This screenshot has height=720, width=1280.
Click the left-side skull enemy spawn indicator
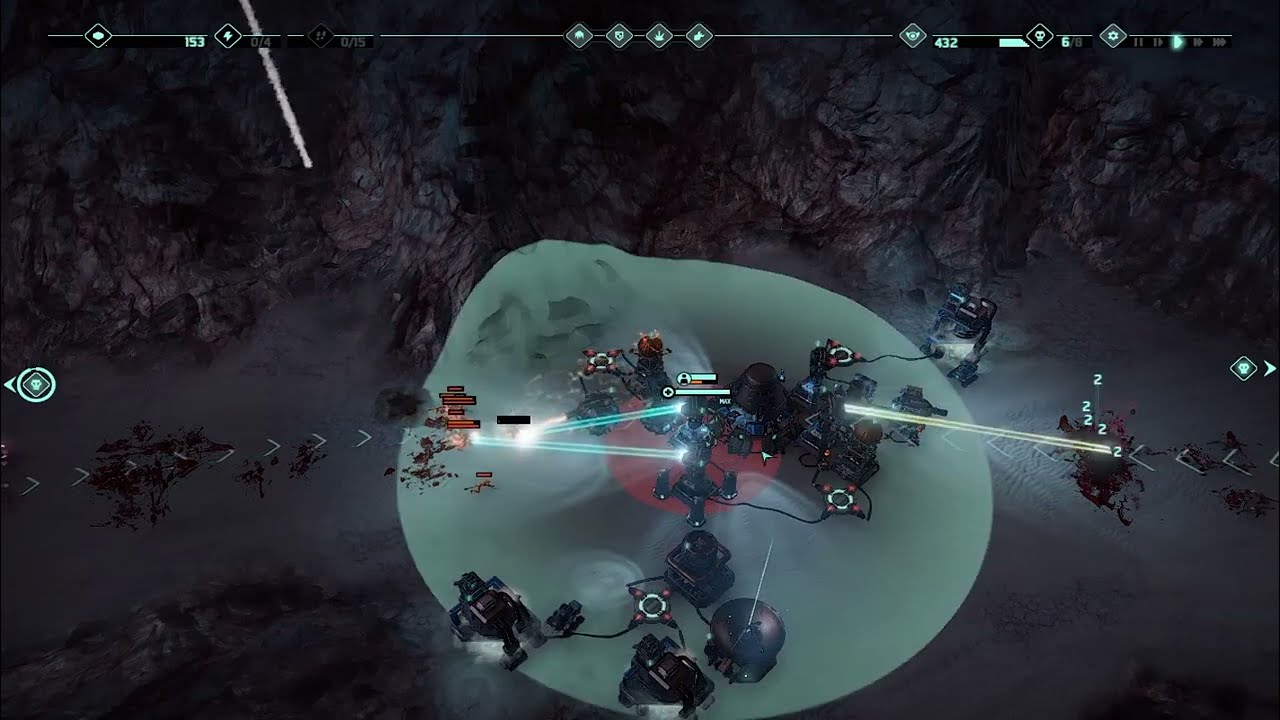click(36, 384)
